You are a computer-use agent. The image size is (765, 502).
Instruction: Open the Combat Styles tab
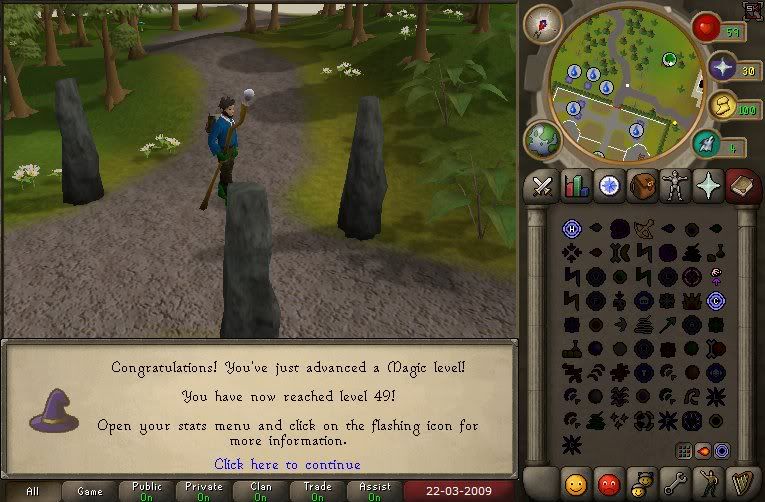pos(542,187)
